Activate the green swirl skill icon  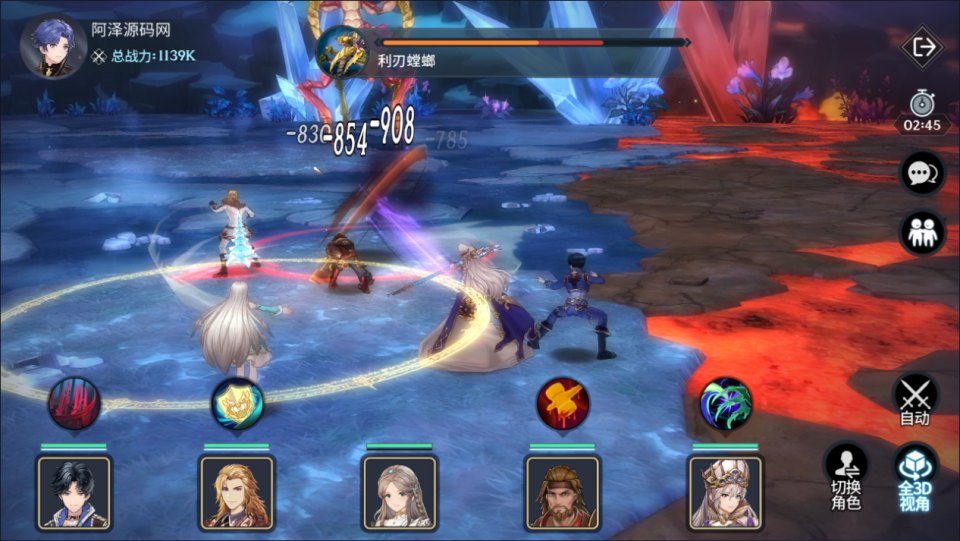coord(725,402)
